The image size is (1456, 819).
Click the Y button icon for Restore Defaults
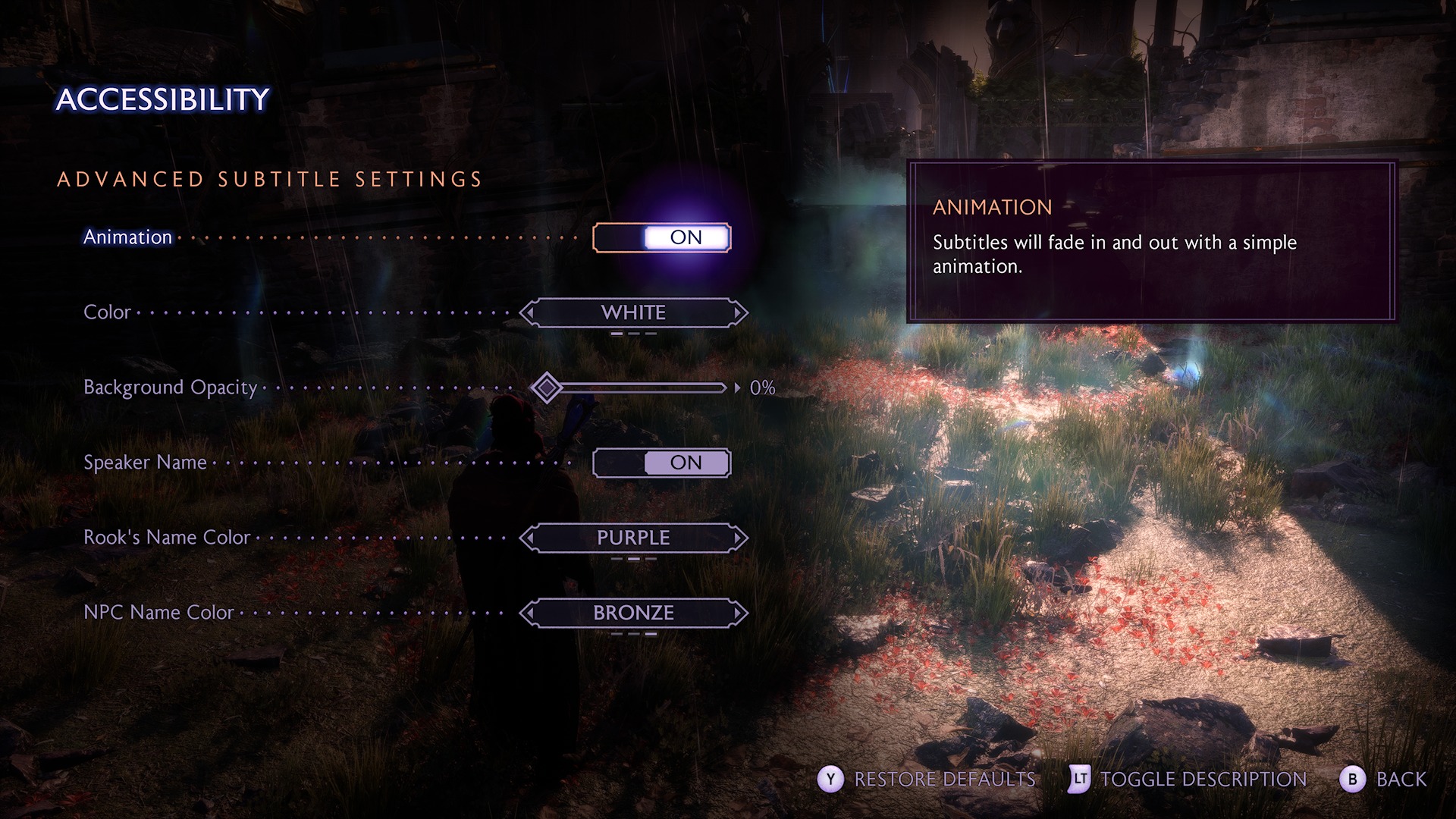pyautogui.click(x=833, y=779)
